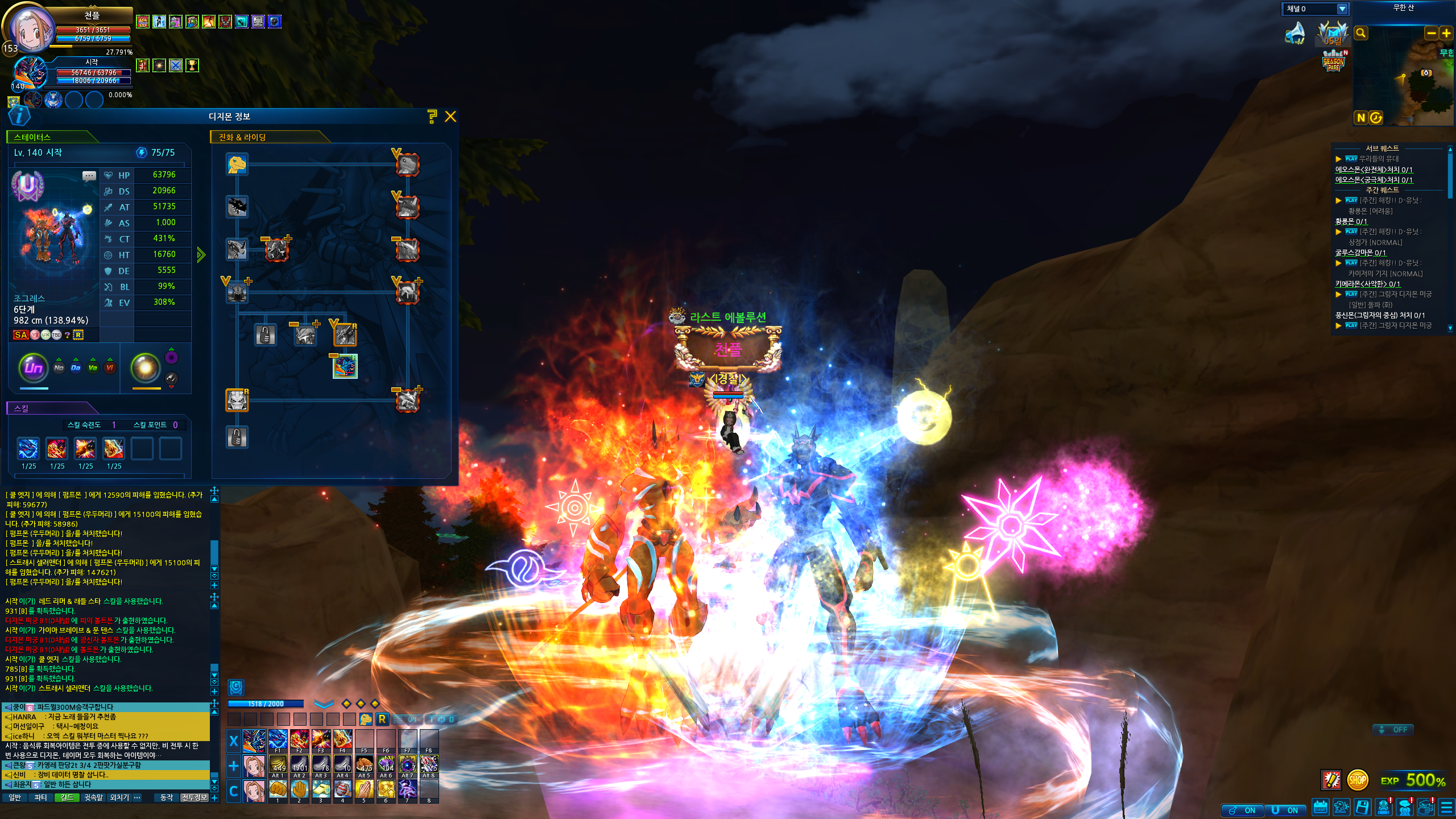Close the 디지몬 정보 window
The width and height of the screenshot is (1456, 819).
(450, 117)
